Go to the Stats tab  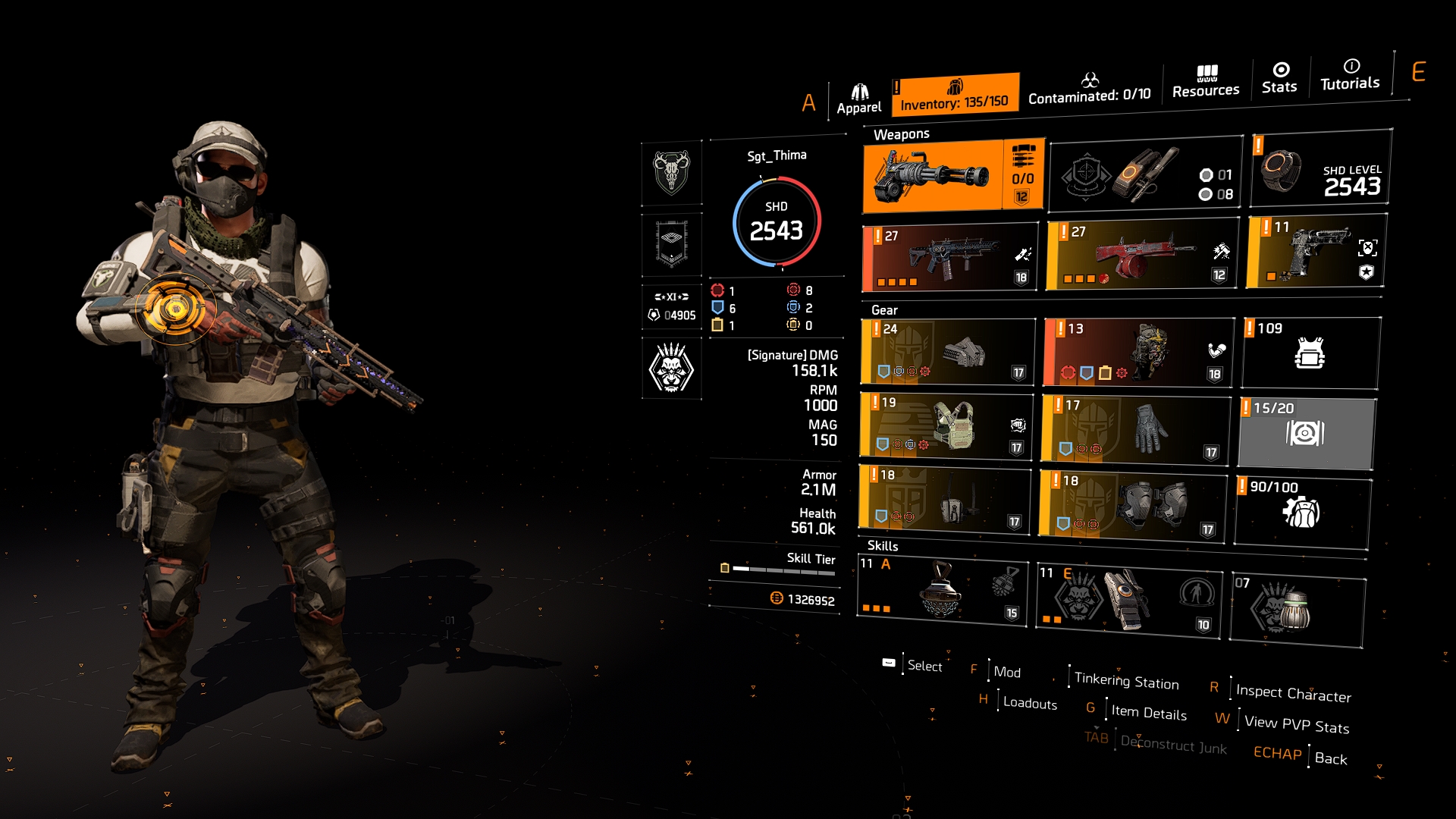1279,78
